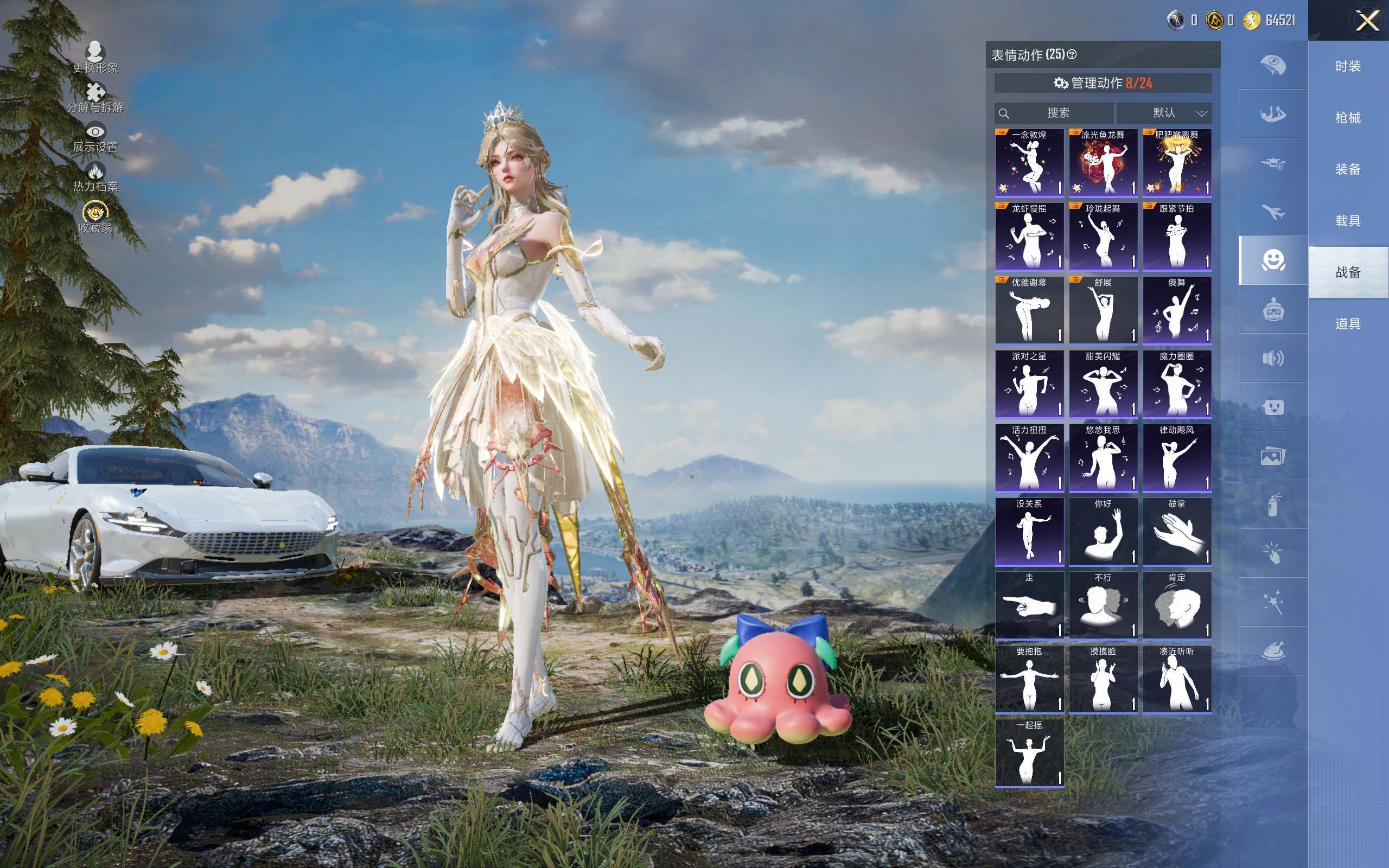Screen dimensions: 1389x868
Task: Choose the 一起摇 emote
Action: point(1029,752)
